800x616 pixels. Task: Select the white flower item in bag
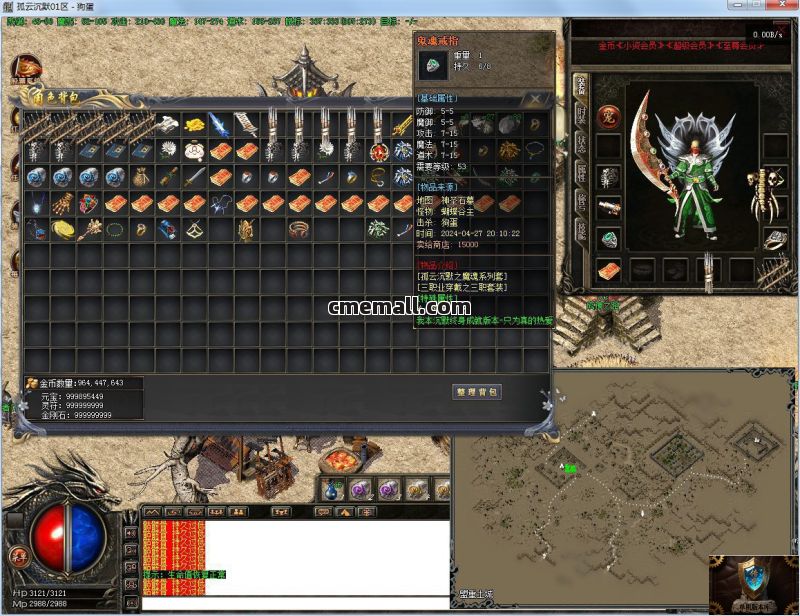pos(168,150)
